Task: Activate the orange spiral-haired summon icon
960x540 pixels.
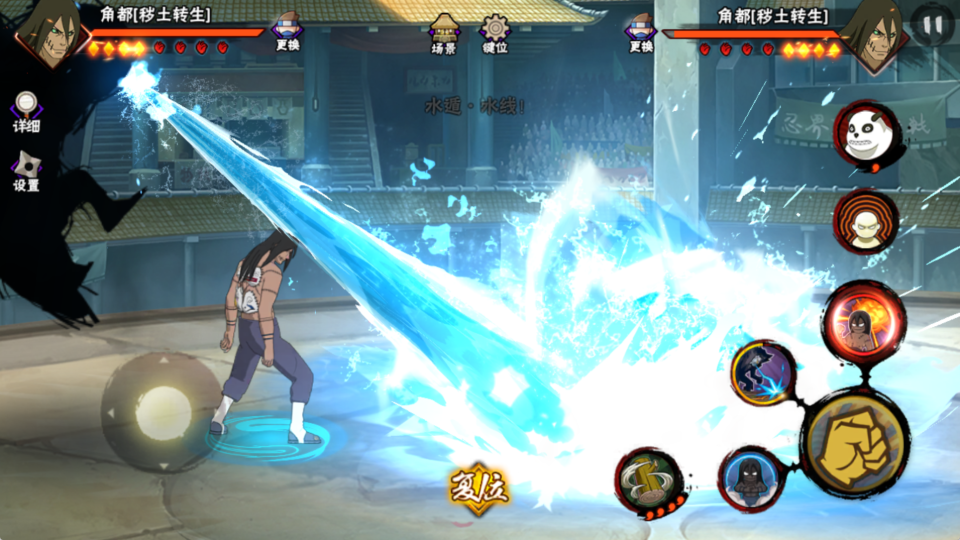Action: (866, 222)
